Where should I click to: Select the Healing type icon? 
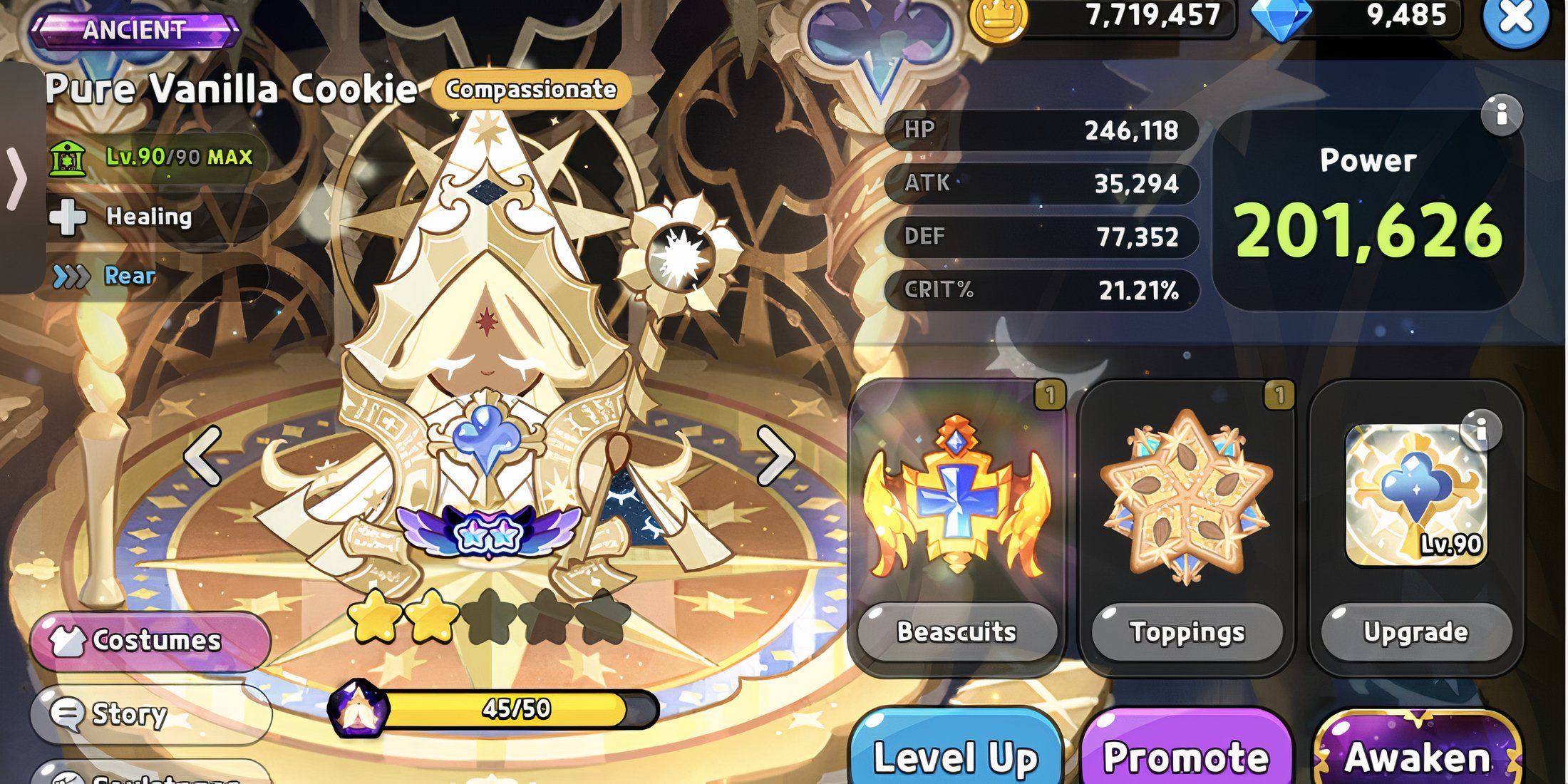click(66, 216)
